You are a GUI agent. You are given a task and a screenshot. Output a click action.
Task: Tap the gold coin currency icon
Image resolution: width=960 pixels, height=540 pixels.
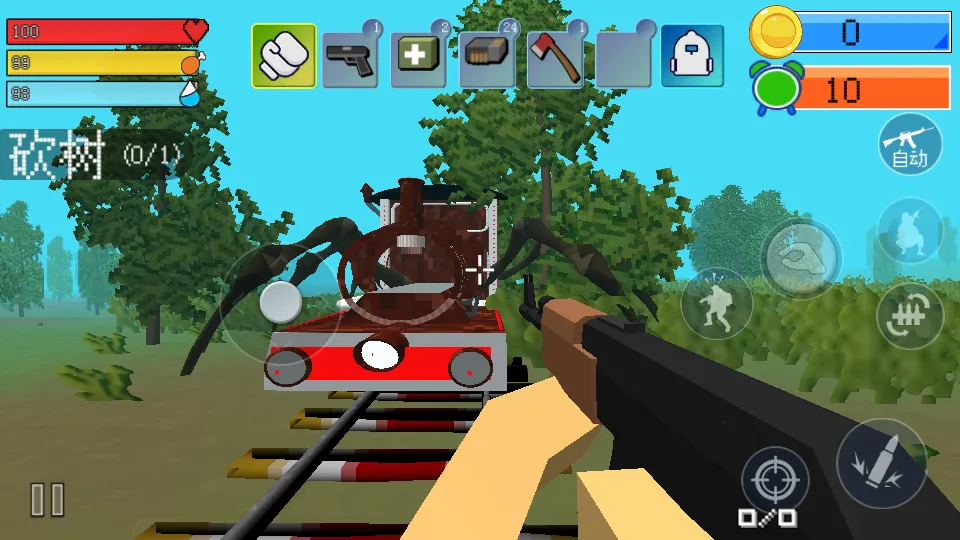(x=775, y=32)
